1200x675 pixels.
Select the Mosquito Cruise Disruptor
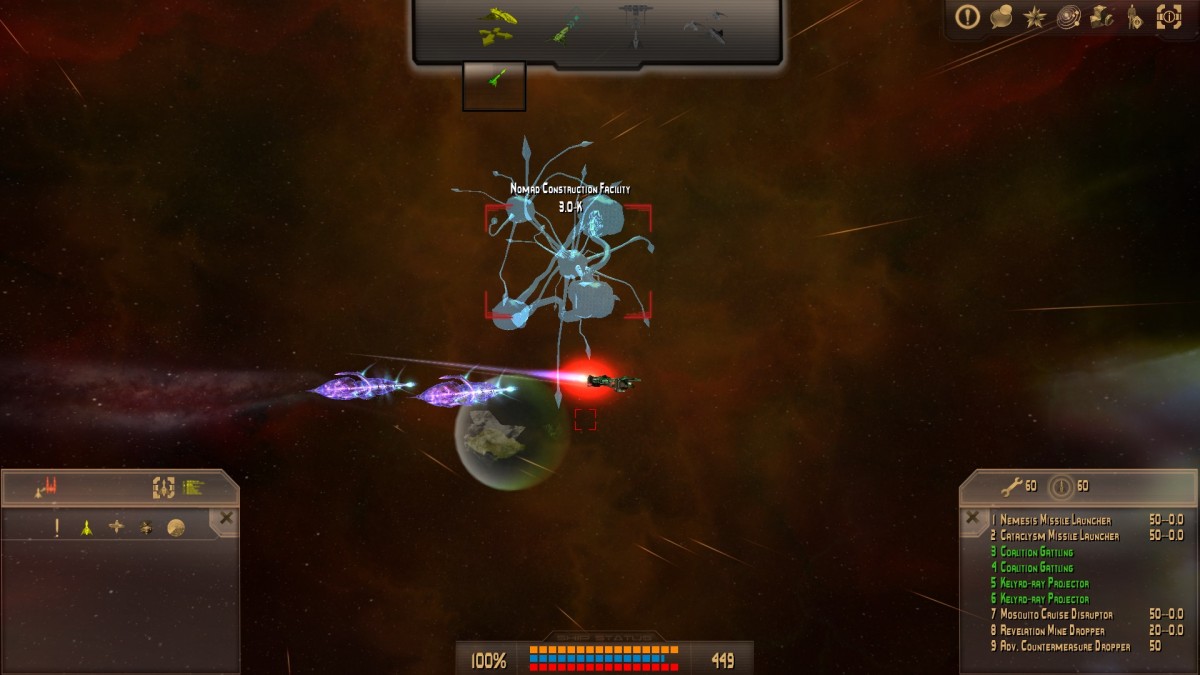click(1055, 614)
